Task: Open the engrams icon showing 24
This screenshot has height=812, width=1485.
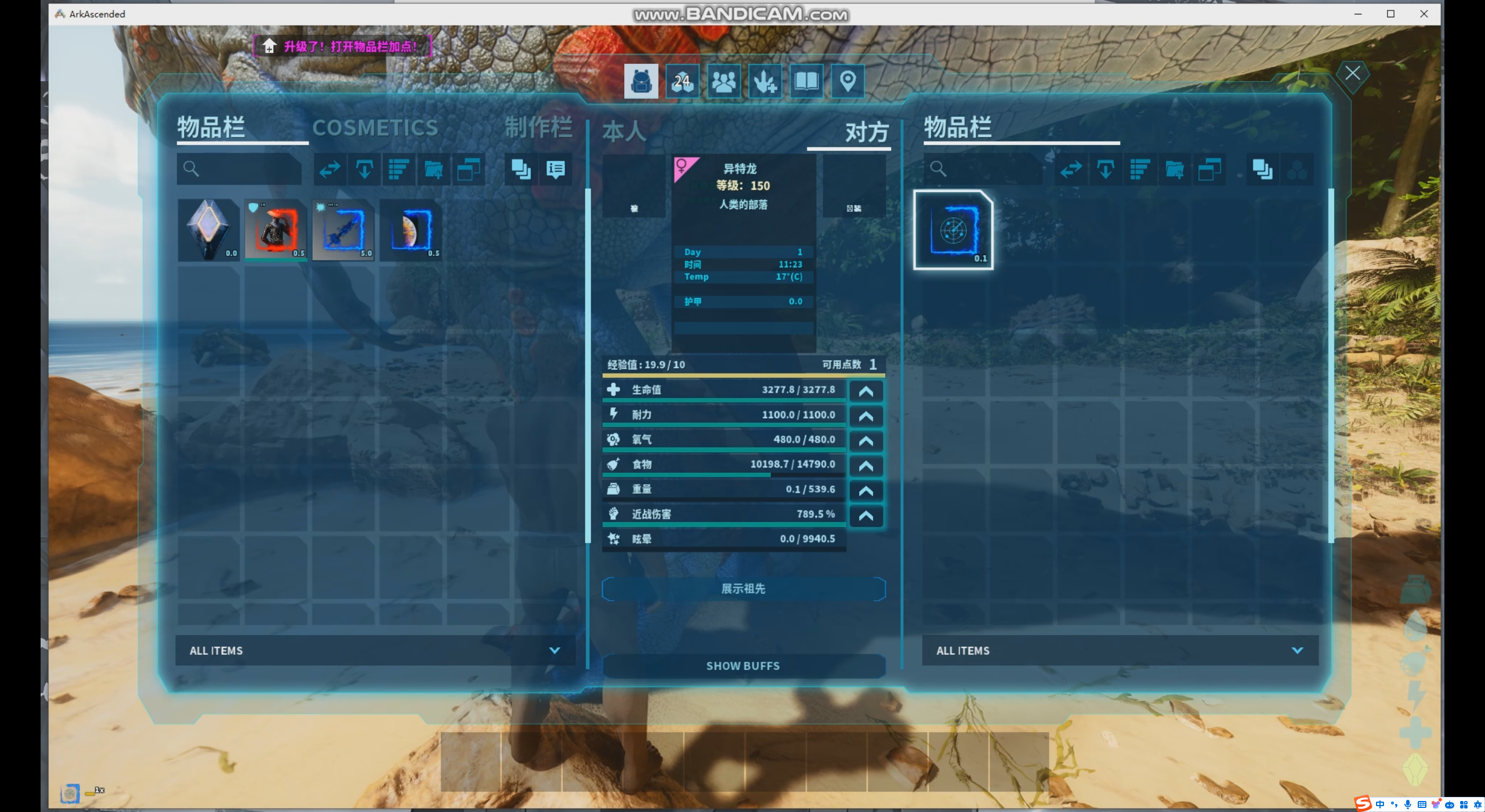Action: (x=682, y=82)
